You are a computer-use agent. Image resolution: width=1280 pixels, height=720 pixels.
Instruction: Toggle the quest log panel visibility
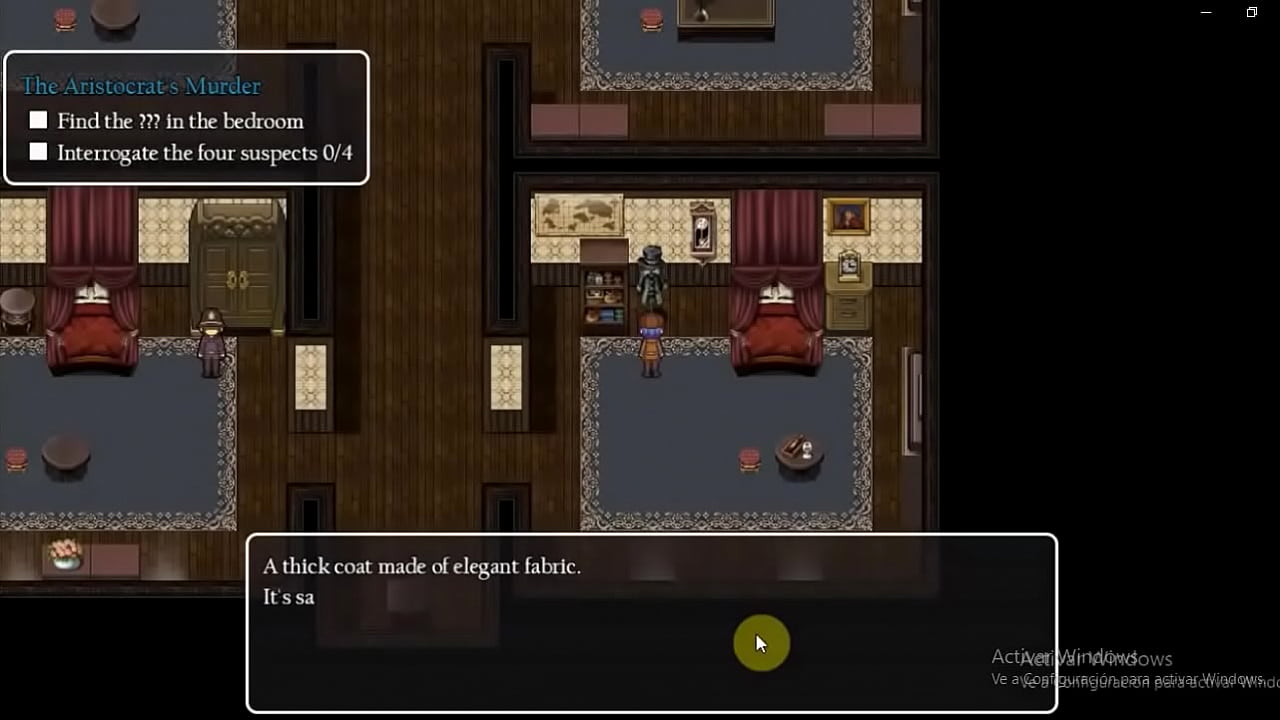coord(186,117)
